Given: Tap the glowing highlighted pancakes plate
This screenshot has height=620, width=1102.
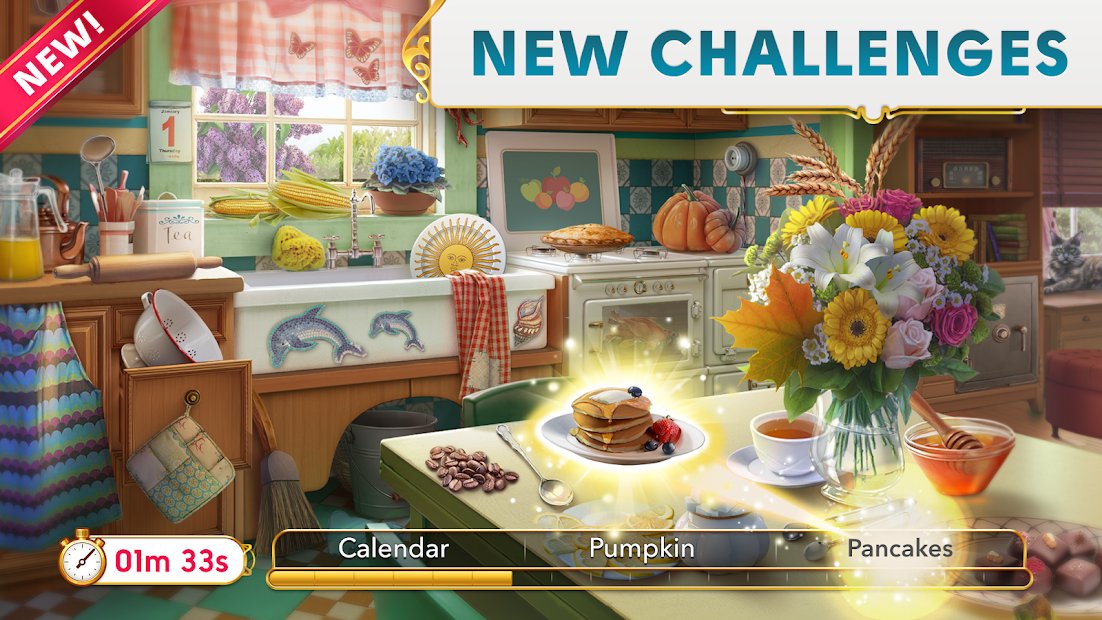Looking at the screenshot, I should coord(620,422).
